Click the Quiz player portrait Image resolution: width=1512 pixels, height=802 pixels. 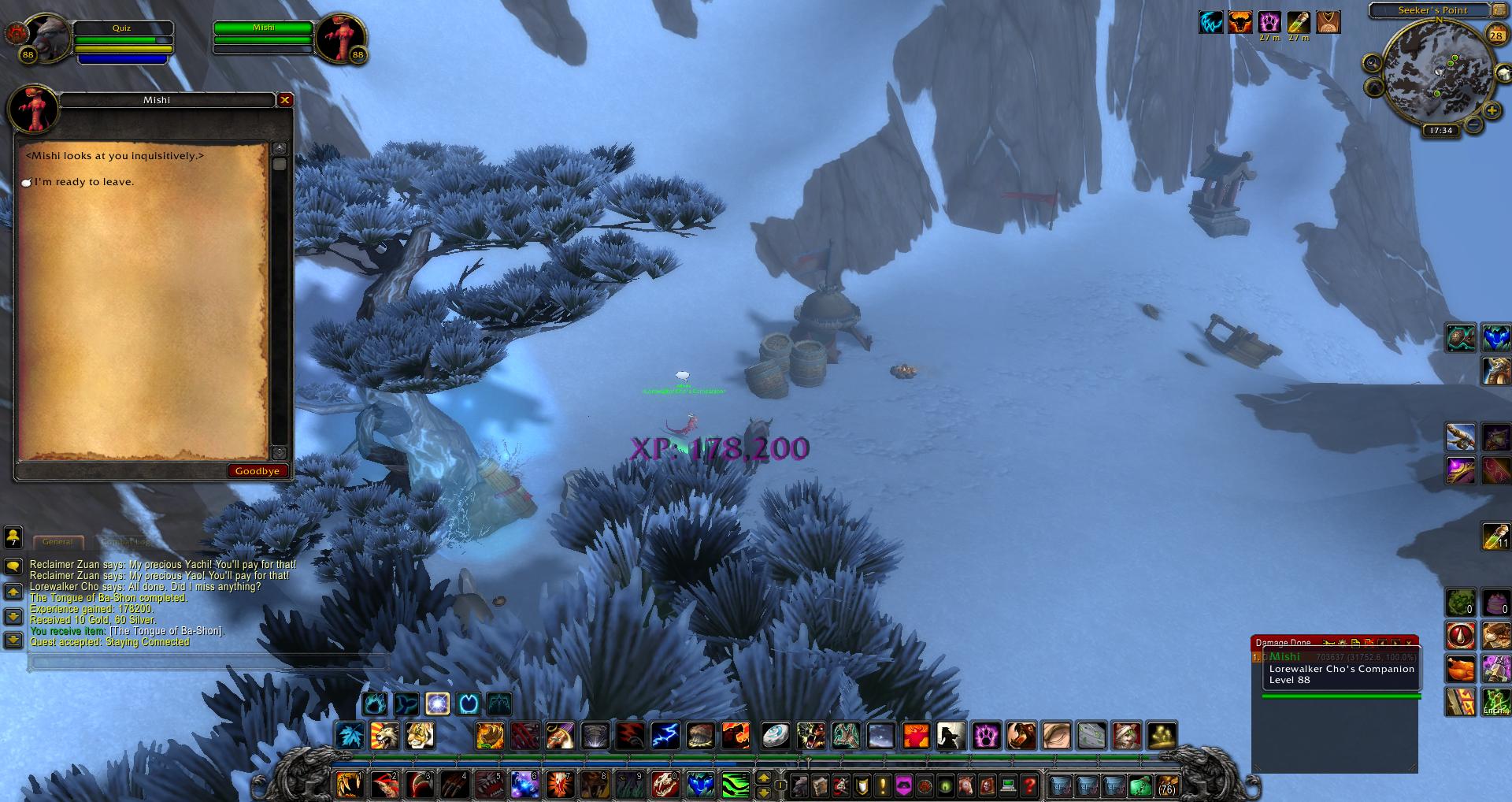point(47,35)
